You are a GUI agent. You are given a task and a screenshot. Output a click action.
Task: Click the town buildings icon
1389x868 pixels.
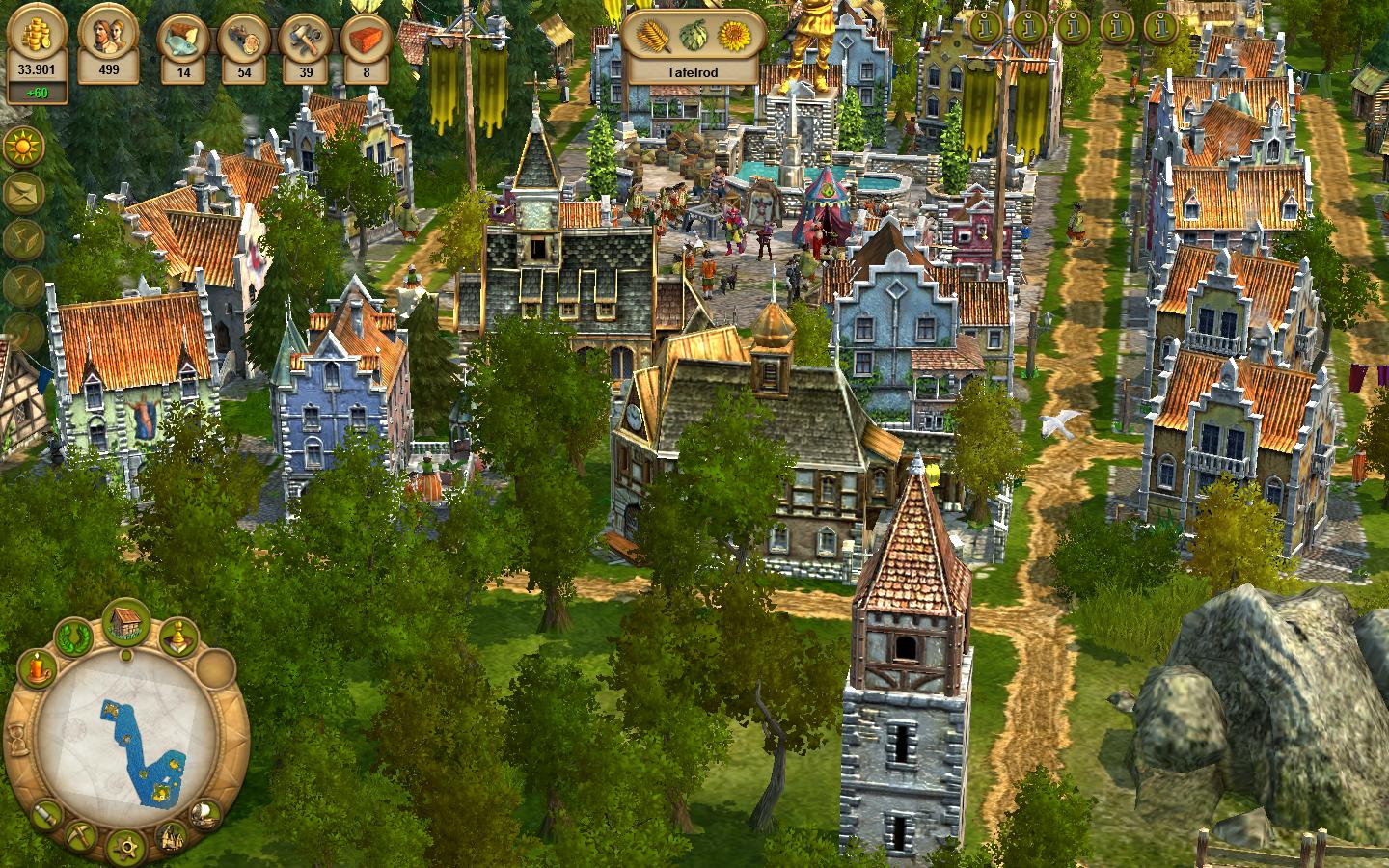[x=171, y=835]
